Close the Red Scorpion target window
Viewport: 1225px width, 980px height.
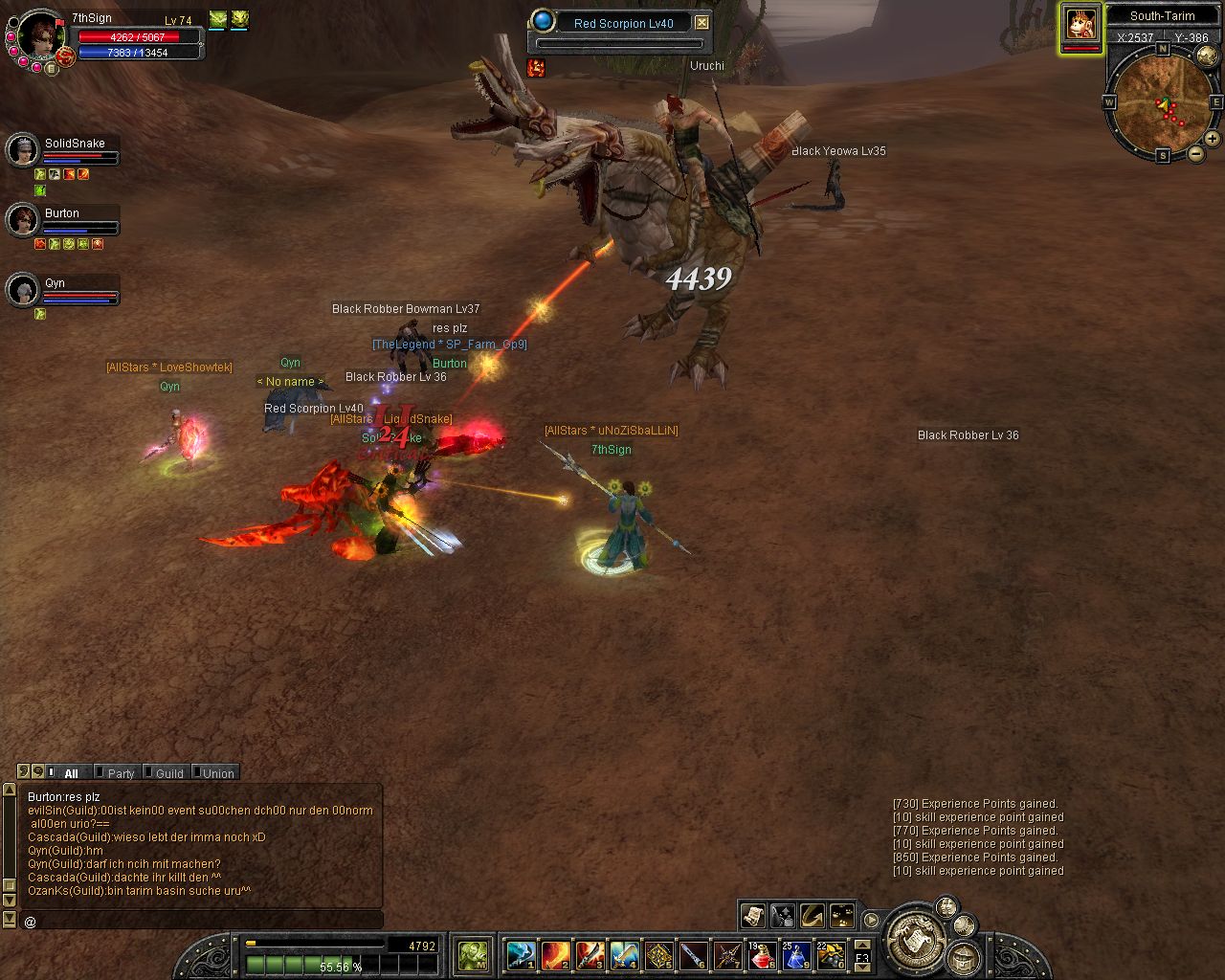click(702, 22)
